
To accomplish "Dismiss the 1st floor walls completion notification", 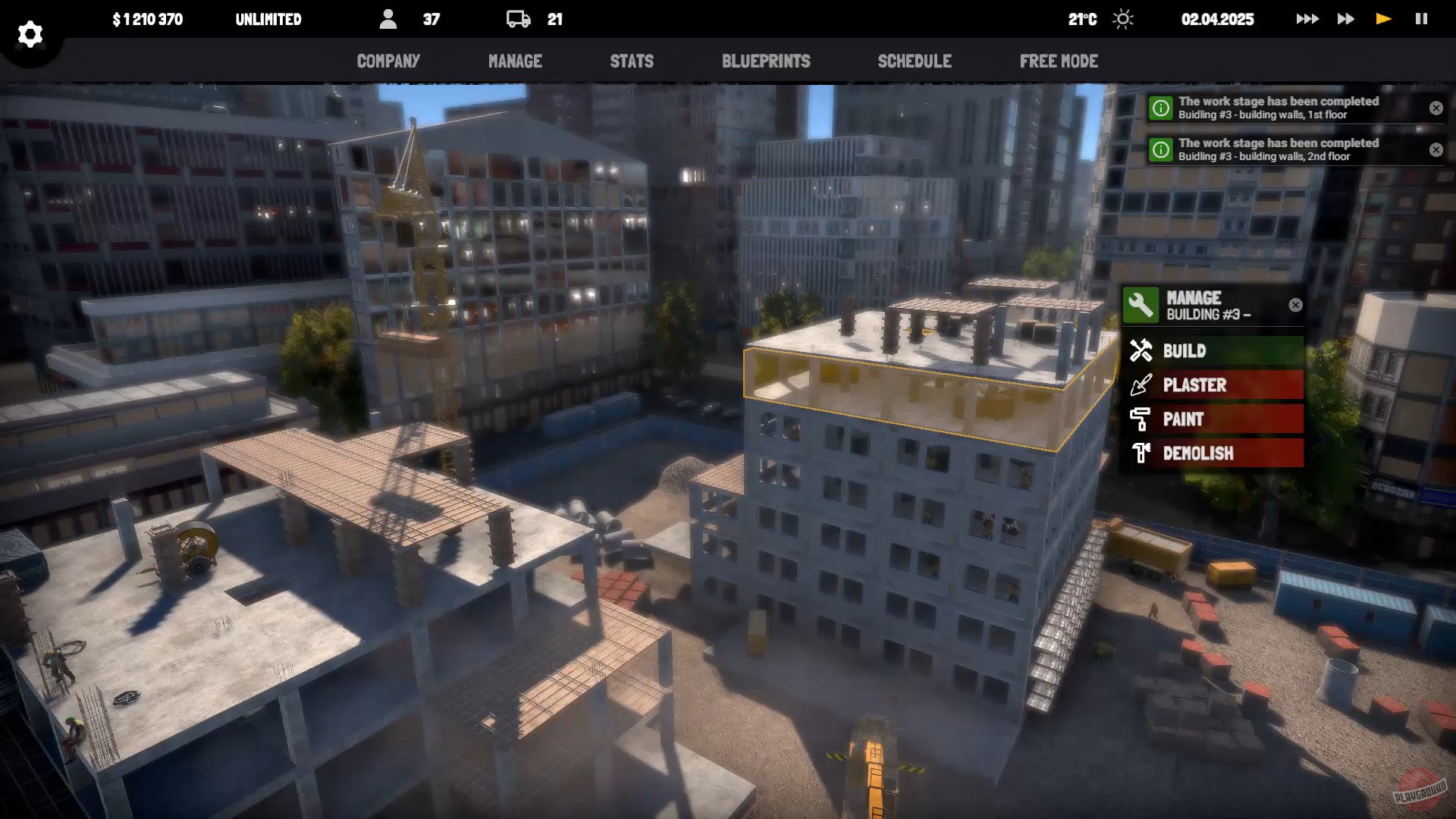I will point(1436,108).
